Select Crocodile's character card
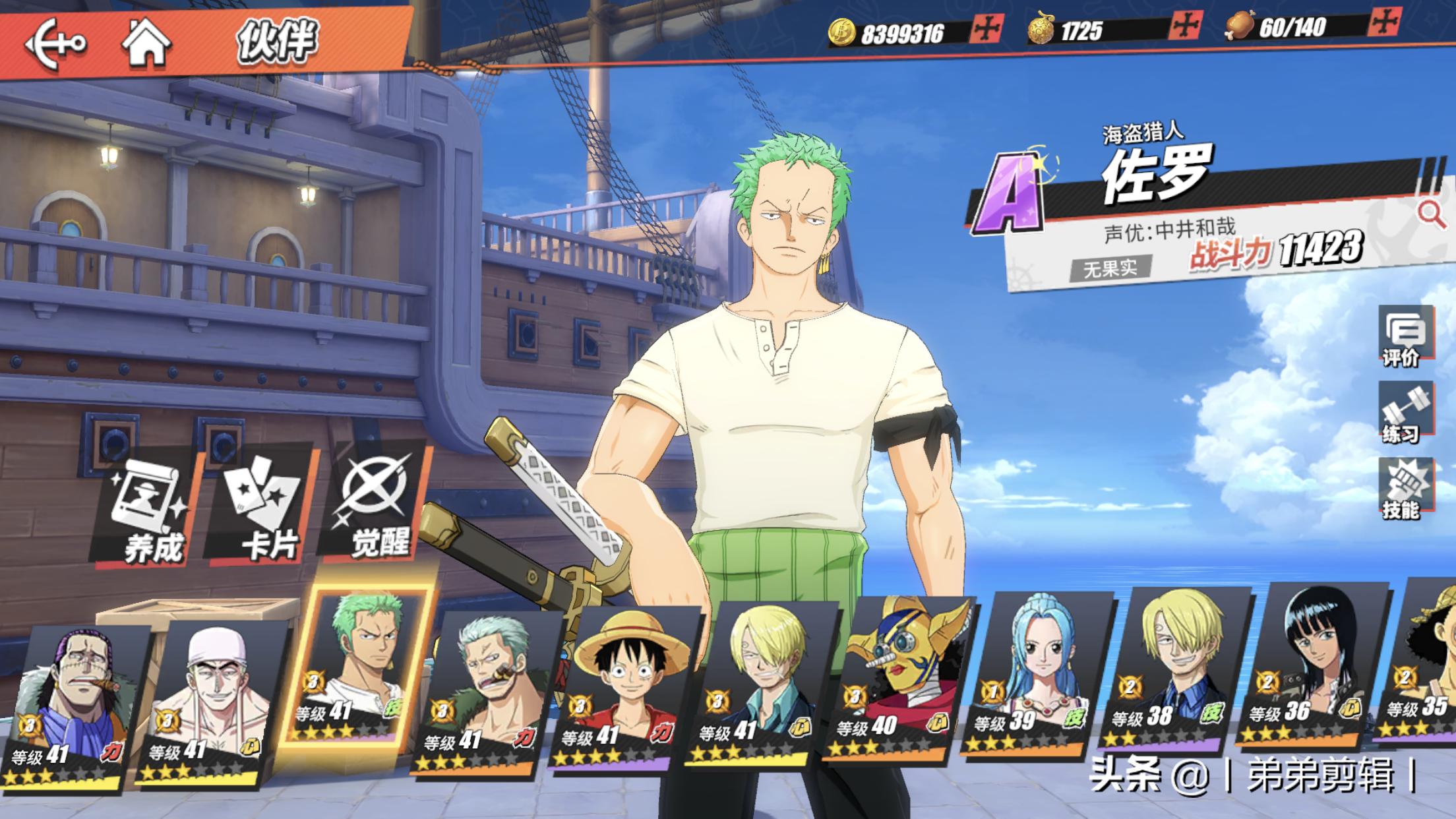 (73, 706)
